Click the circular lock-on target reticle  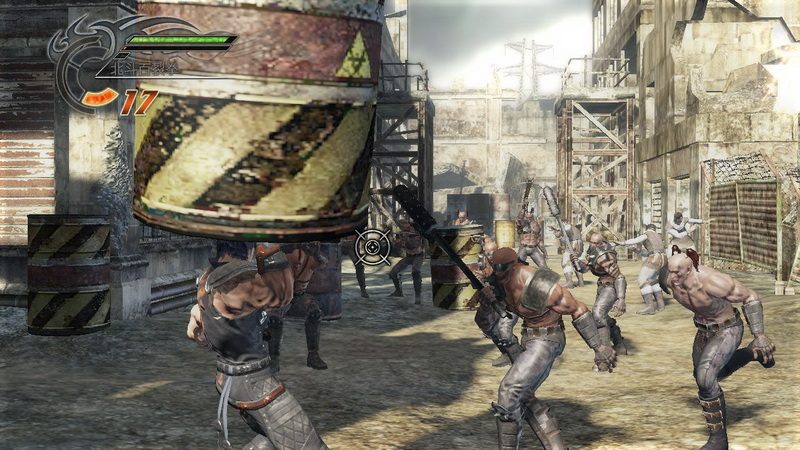point(373,243)
